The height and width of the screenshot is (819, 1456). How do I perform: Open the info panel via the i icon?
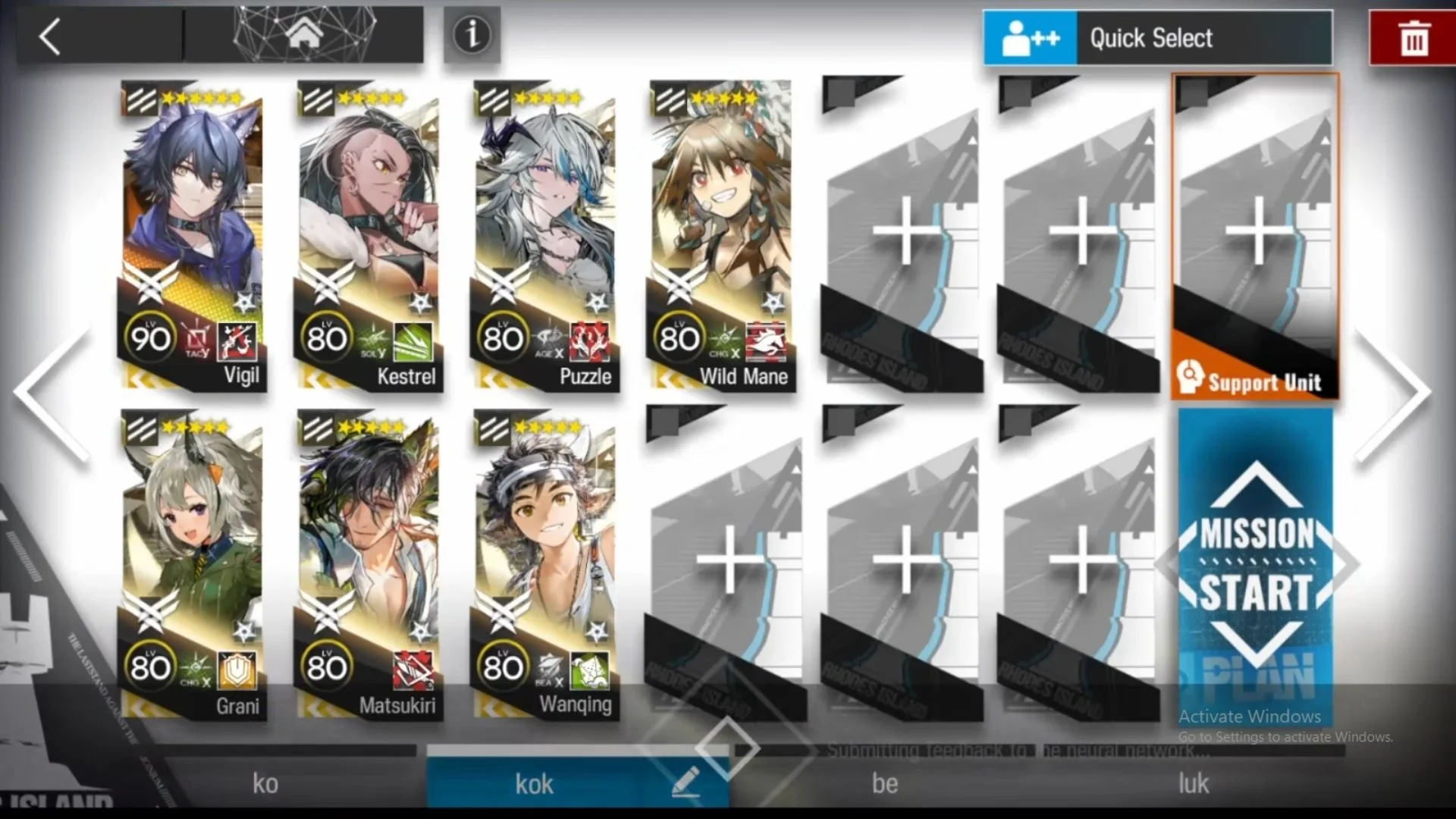[471, 34]
